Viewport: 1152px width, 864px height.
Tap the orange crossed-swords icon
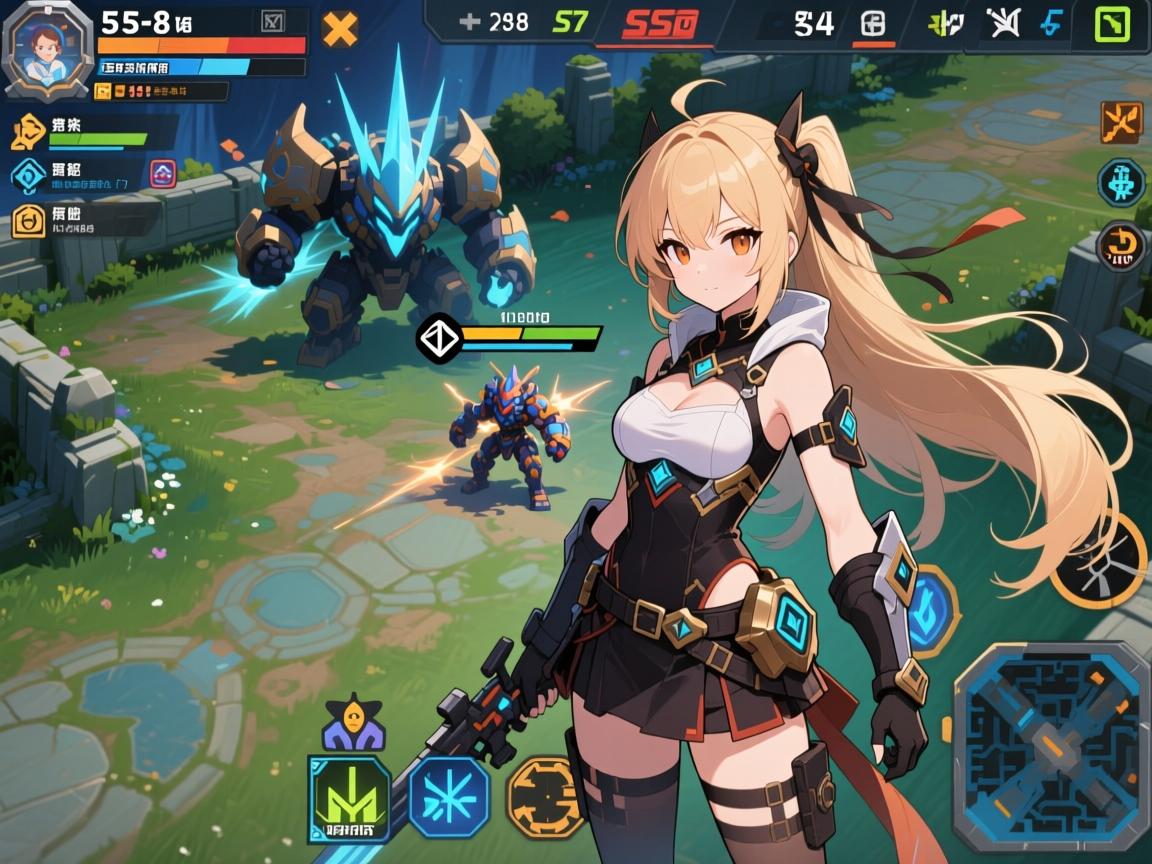click(x=1121, y=122)
